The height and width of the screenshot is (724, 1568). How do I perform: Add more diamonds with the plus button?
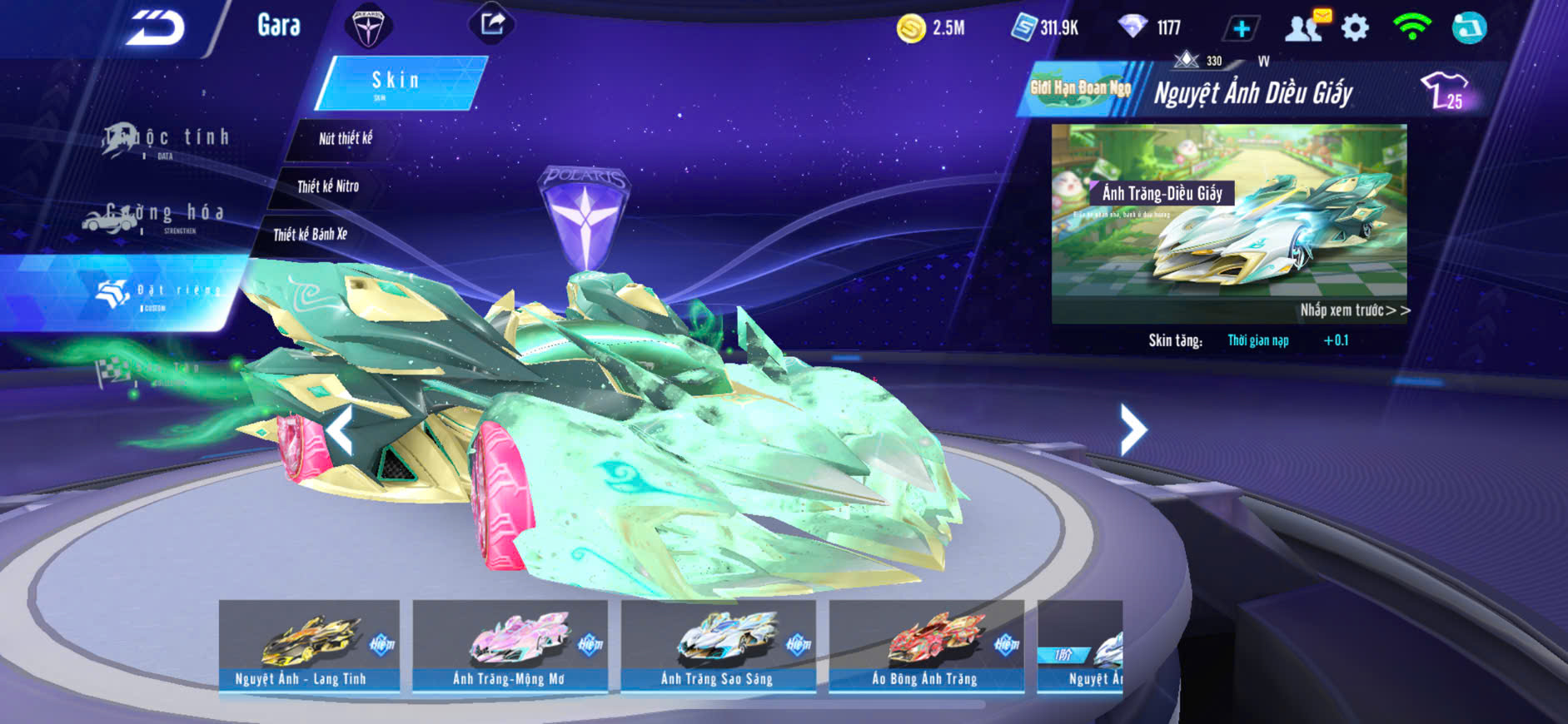[1241, 28]
